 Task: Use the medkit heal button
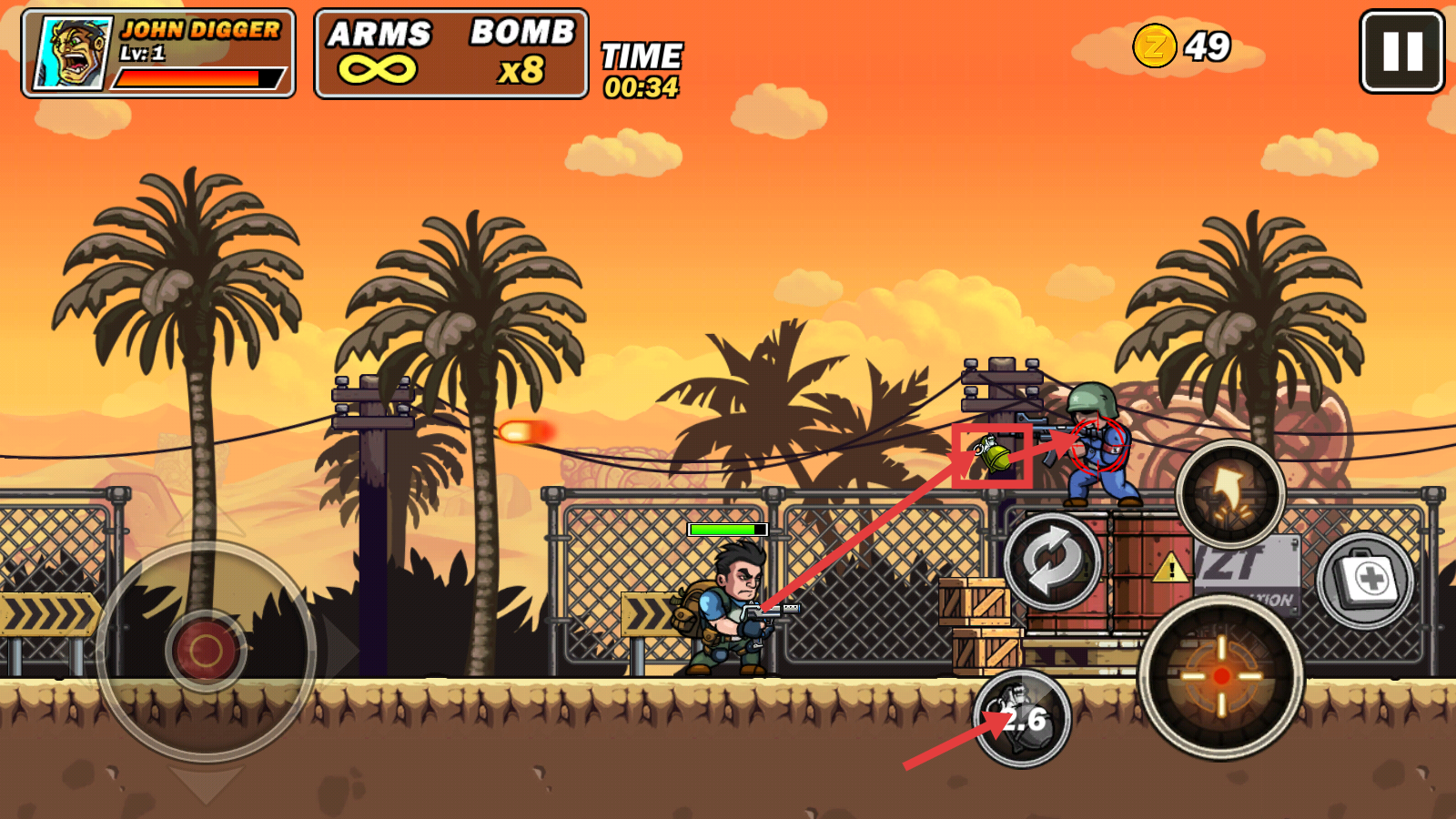[x=1365, y=580]
